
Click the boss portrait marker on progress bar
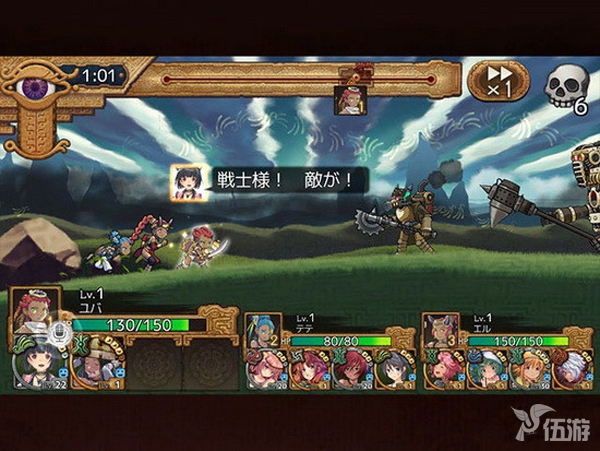(351, 98)
